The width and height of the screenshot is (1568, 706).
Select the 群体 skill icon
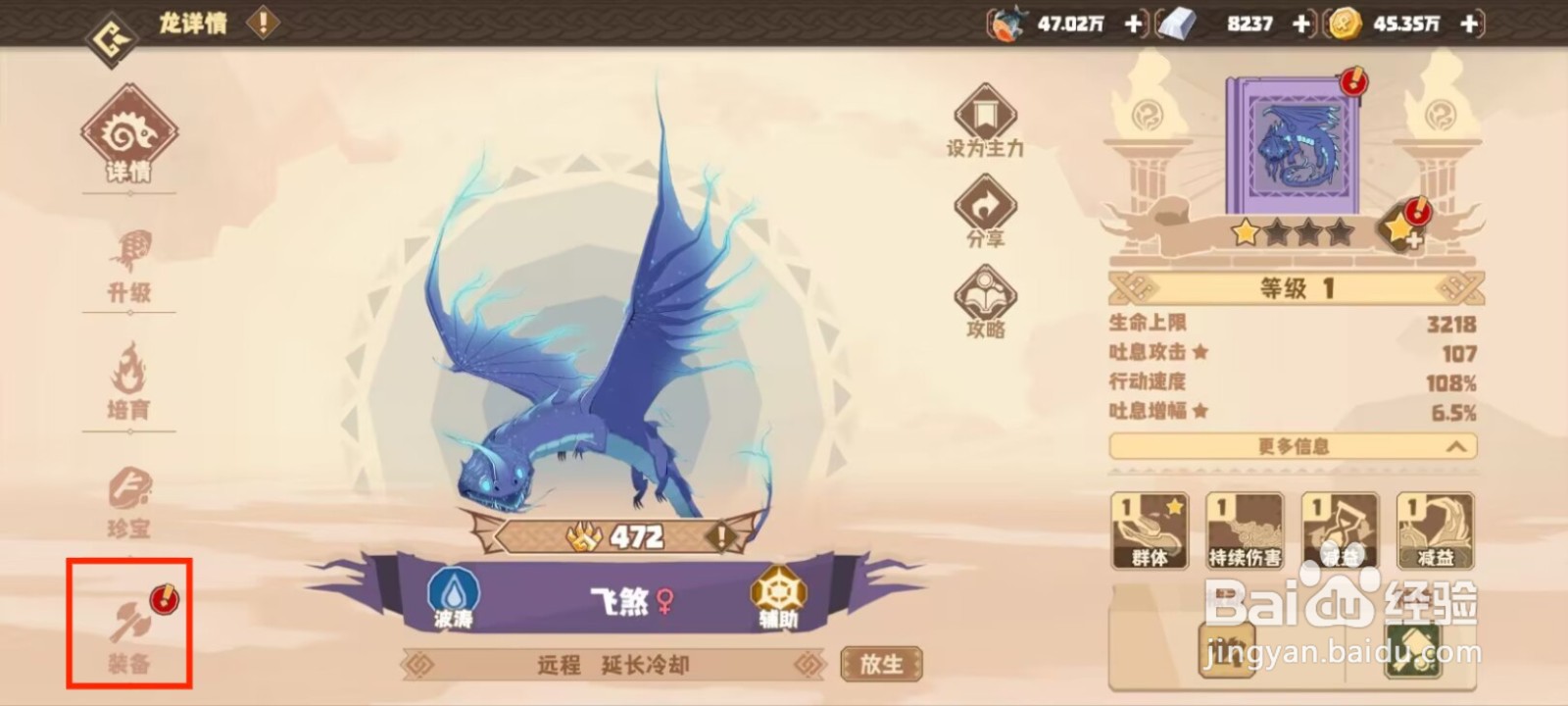pyautogui.click(x=1149, y=529)
